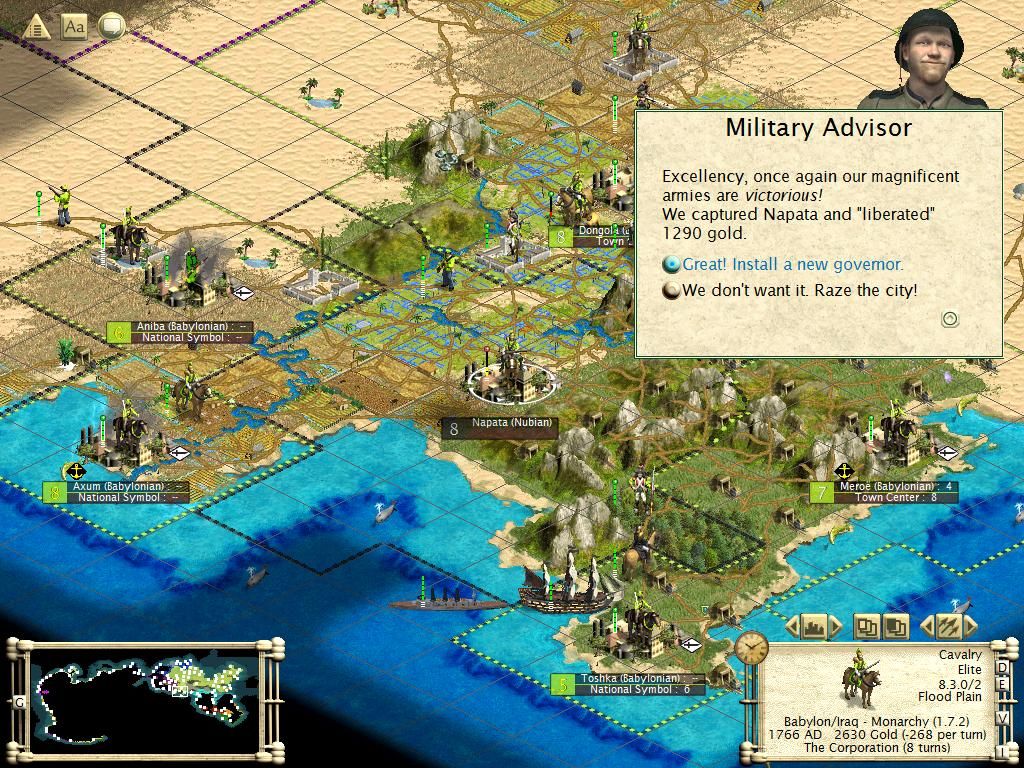The height and width of the screenshot is (768, 1024).
Task: Go to next city with right arrow
Action: point(836,627)
